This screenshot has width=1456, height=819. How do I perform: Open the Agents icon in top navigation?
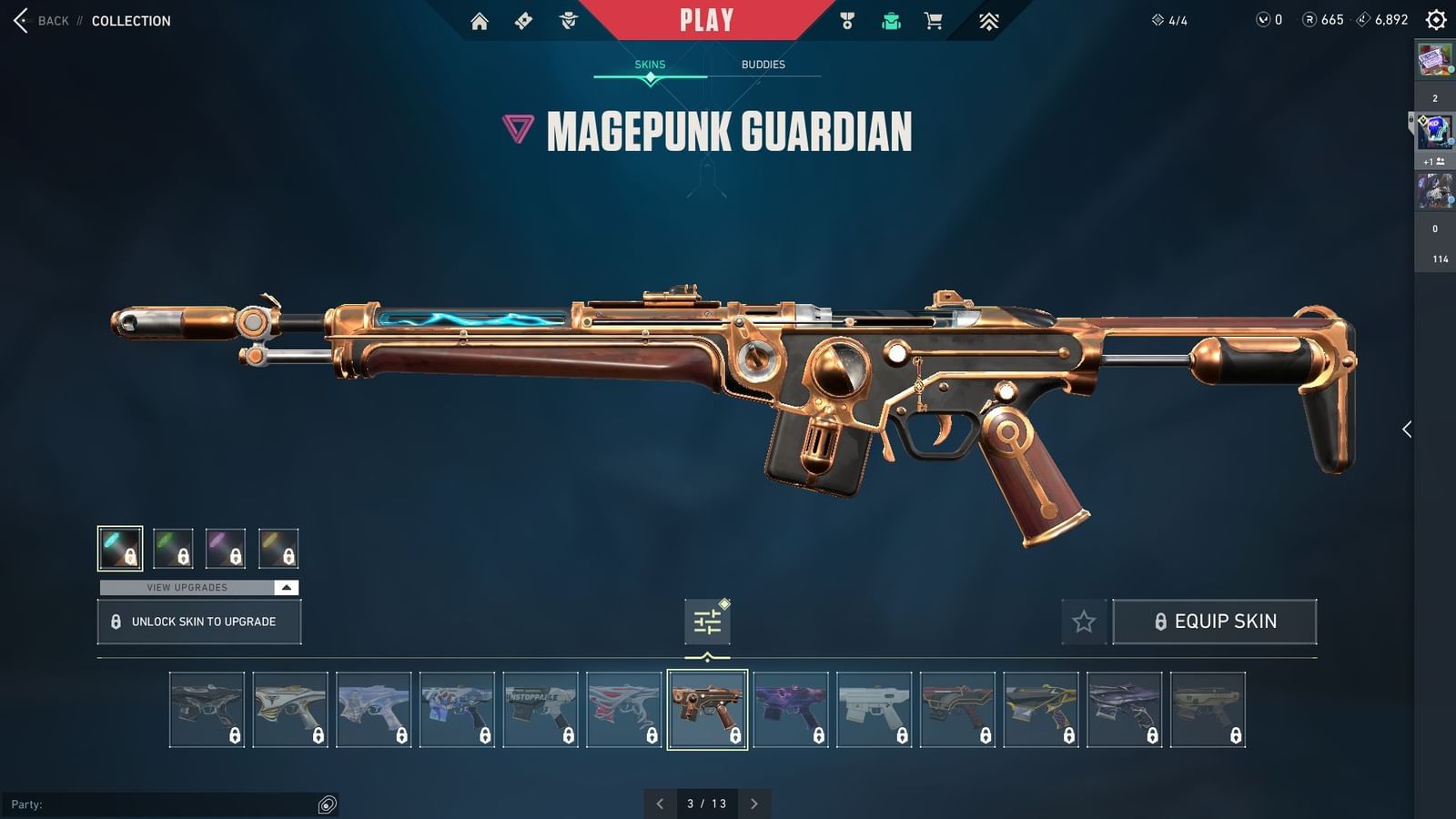(570, 20)
